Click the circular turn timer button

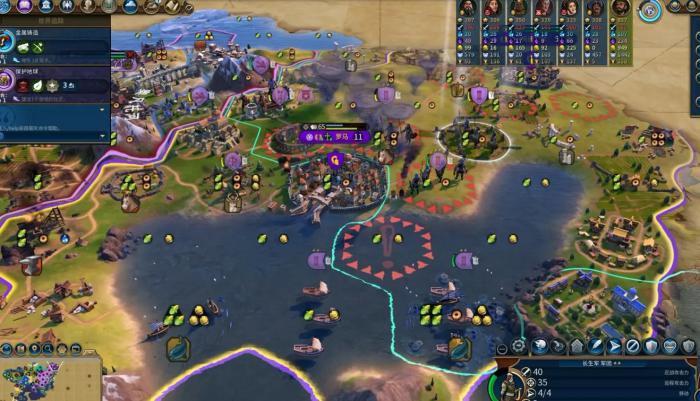tap(650, 11)
